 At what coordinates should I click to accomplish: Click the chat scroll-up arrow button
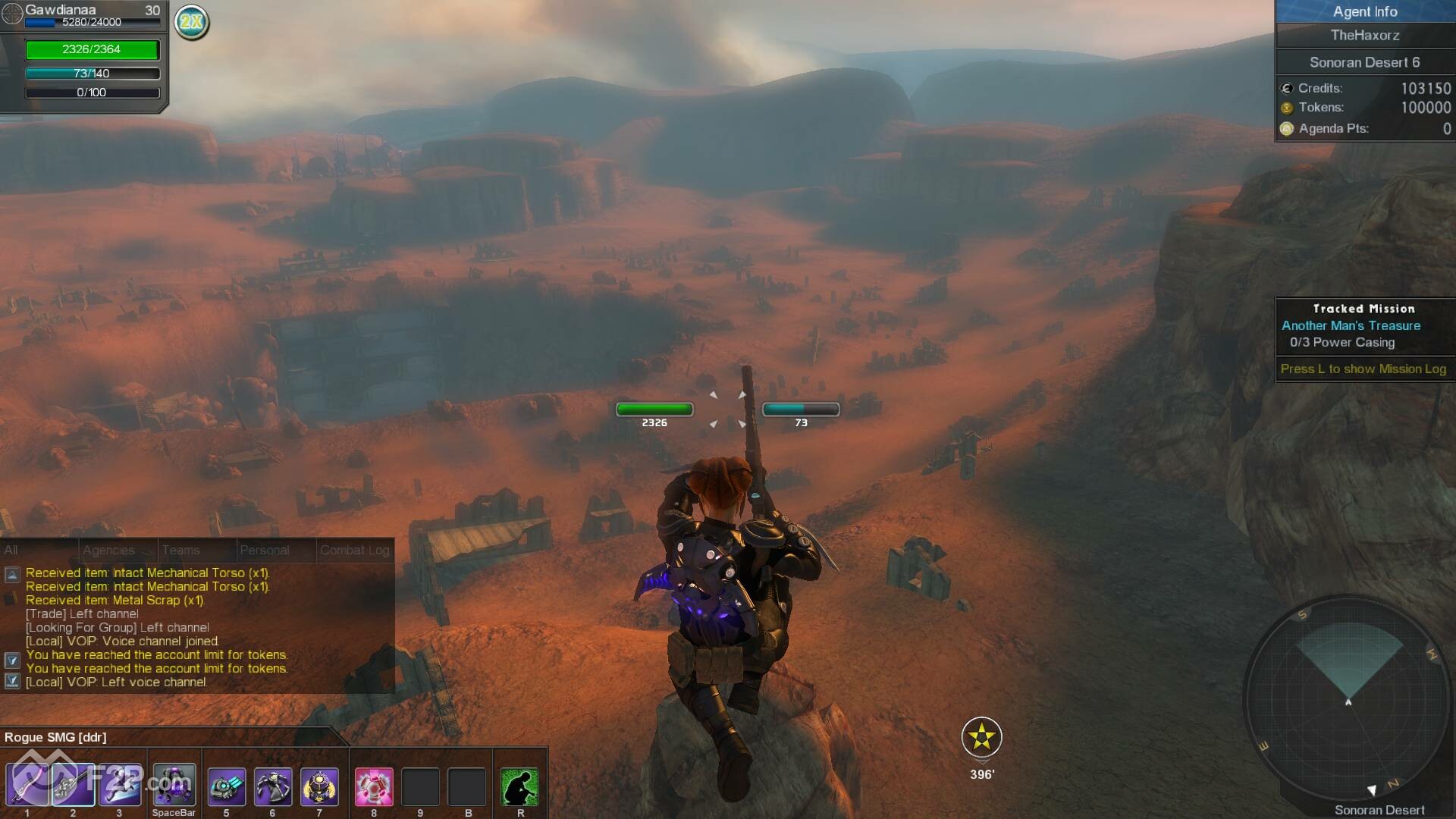(x=12, y=575)
